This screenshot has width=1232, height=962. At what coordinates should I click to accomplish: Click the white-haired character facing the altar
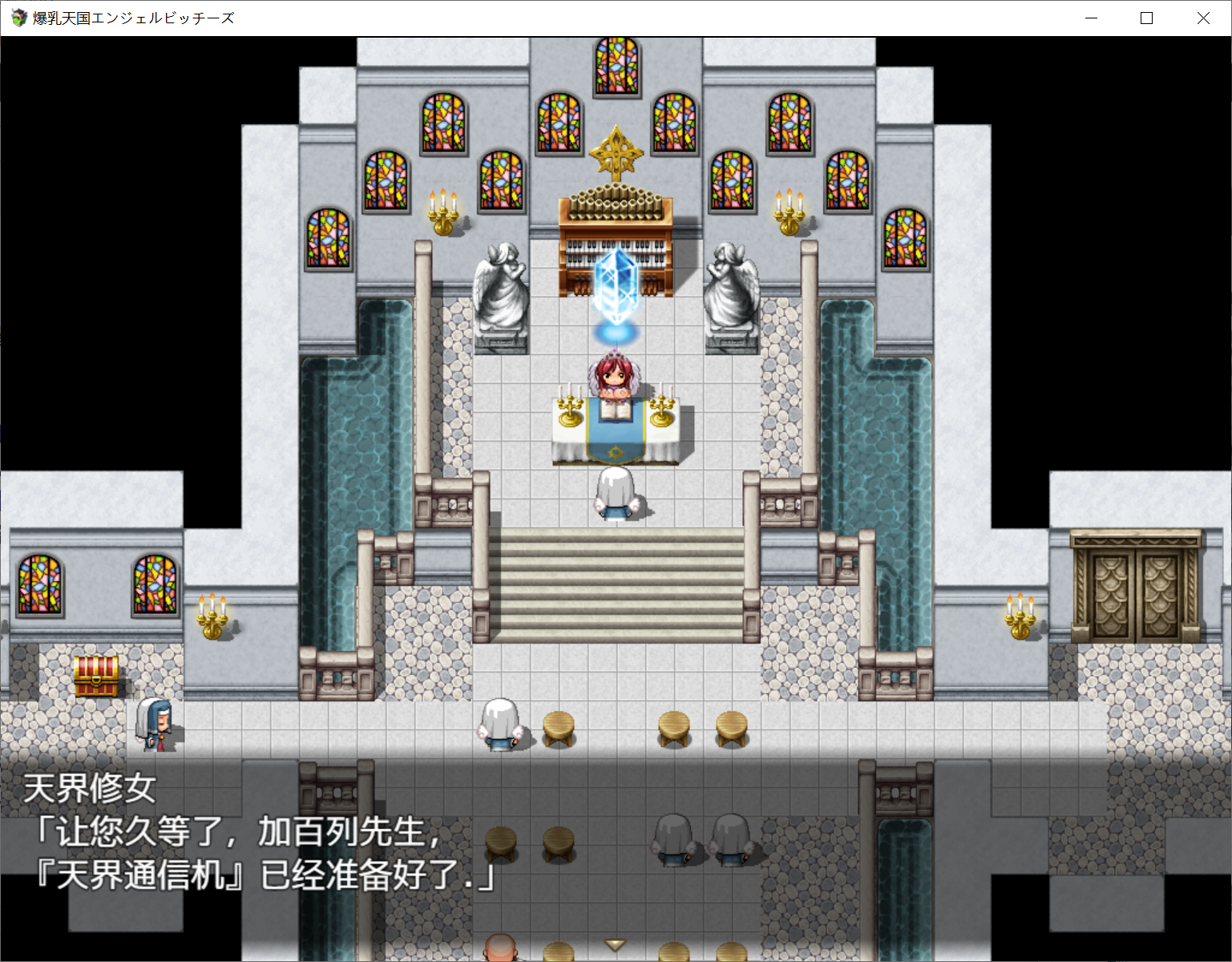point(614,493)
